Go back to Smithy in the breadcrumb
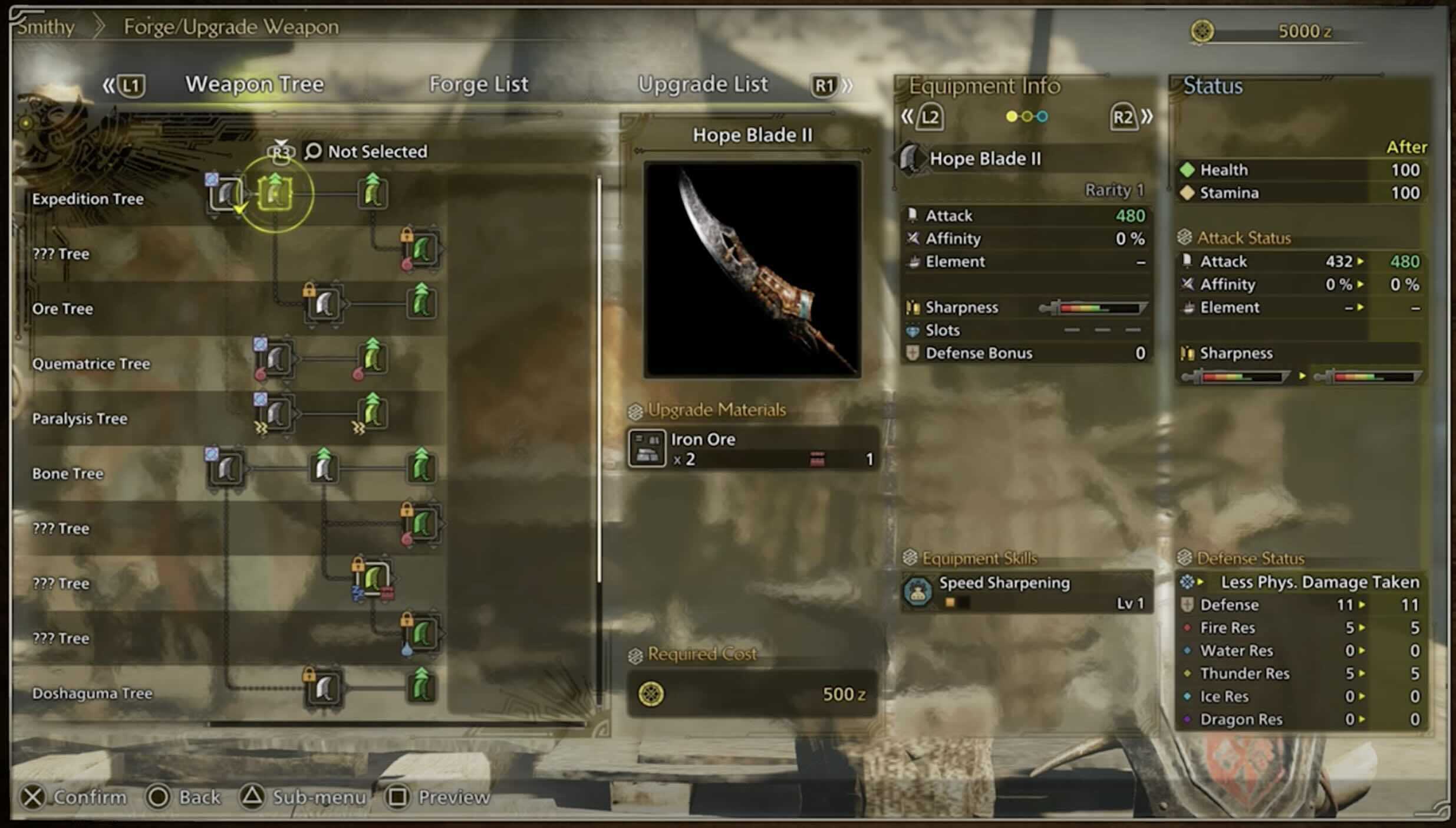 (46, 27)
